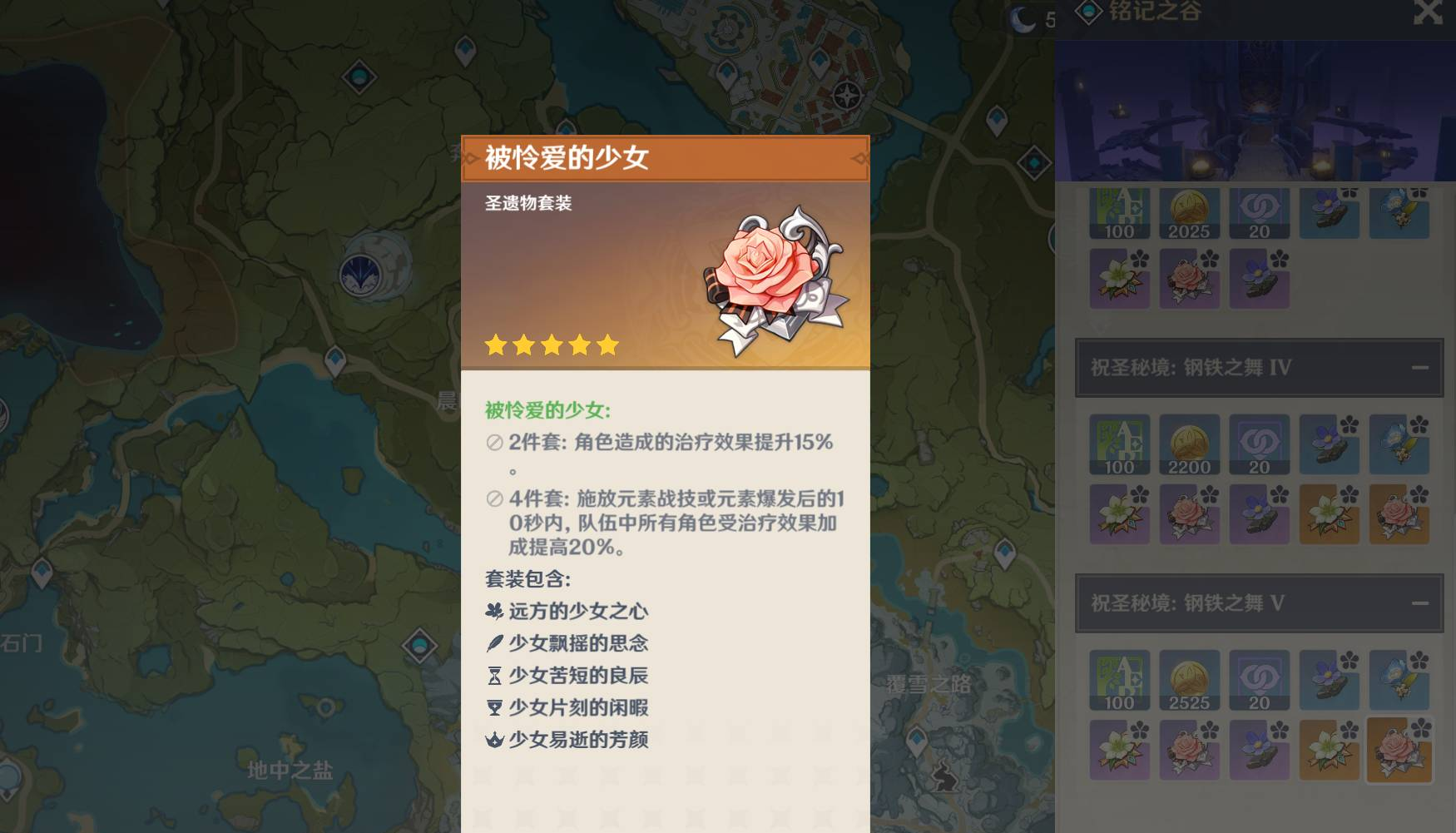The image size is (1456, 833).
Task: Click the Adventure EXP reward icon showing 100
Action: [1120, 213]
